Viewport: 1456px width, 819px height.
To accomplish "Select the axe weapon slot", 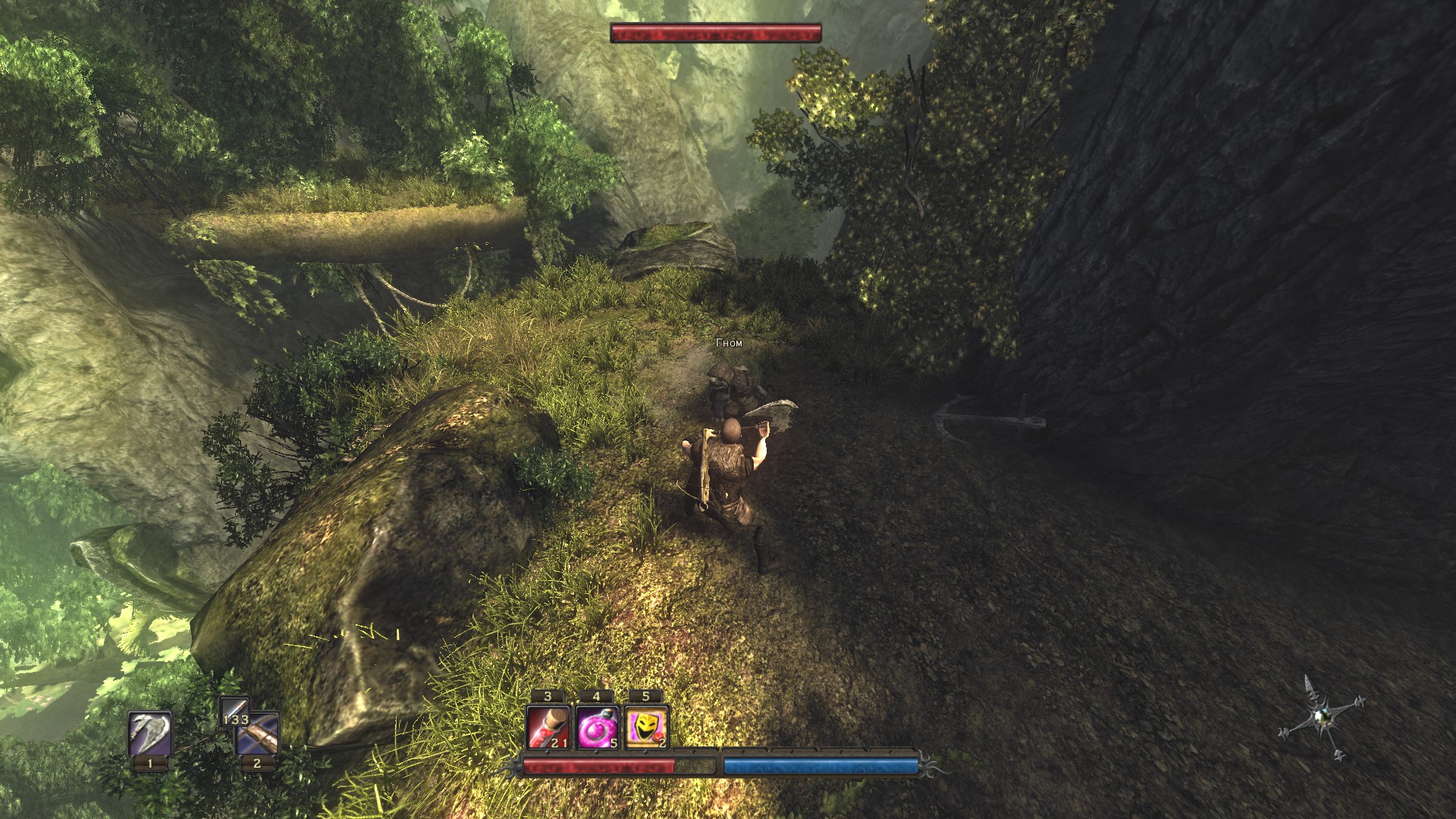I will click(149, 733).
